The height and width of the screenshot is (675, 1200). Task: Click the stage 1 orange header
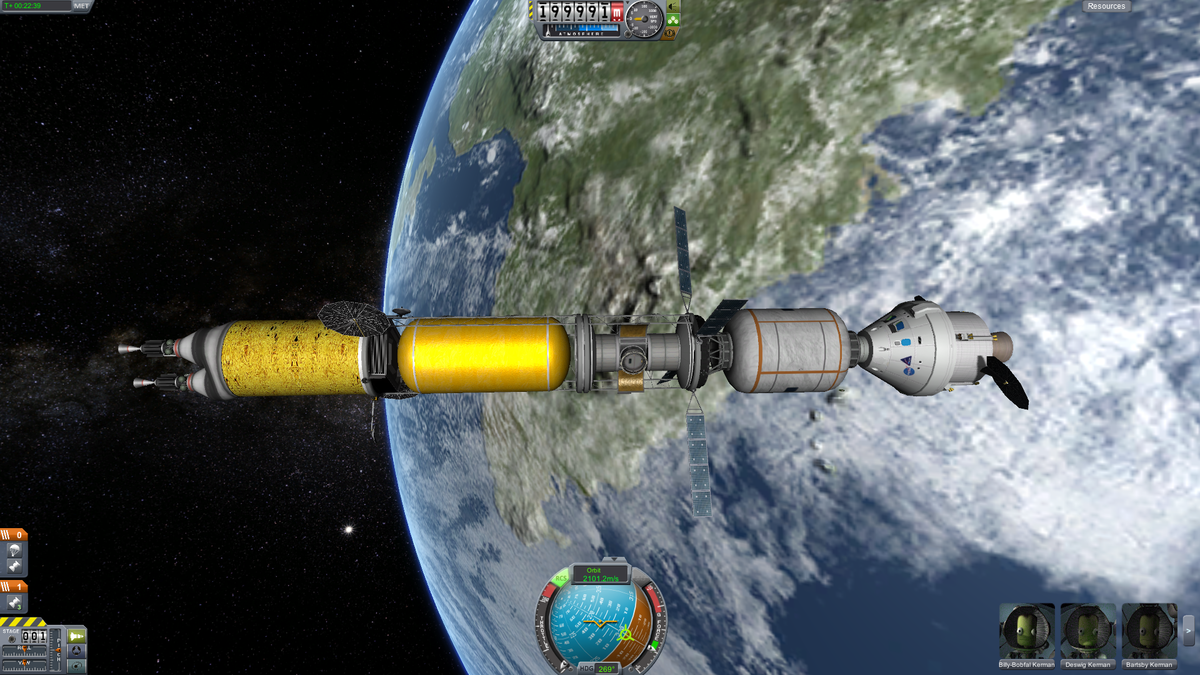click(14, 586)
